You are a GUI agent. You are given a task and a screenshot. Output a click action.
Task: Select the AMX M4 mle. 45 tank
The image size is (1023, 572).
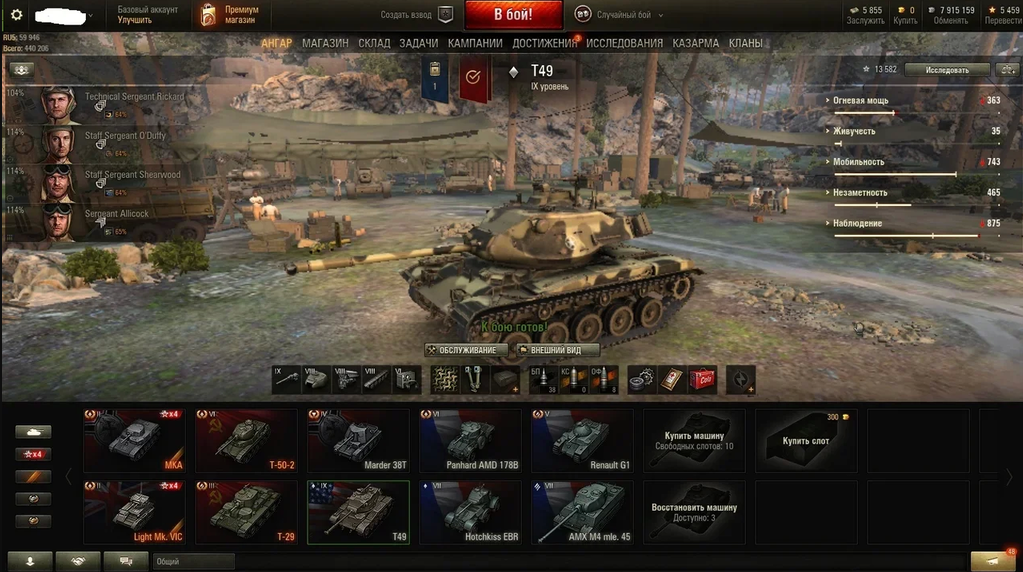584,513
